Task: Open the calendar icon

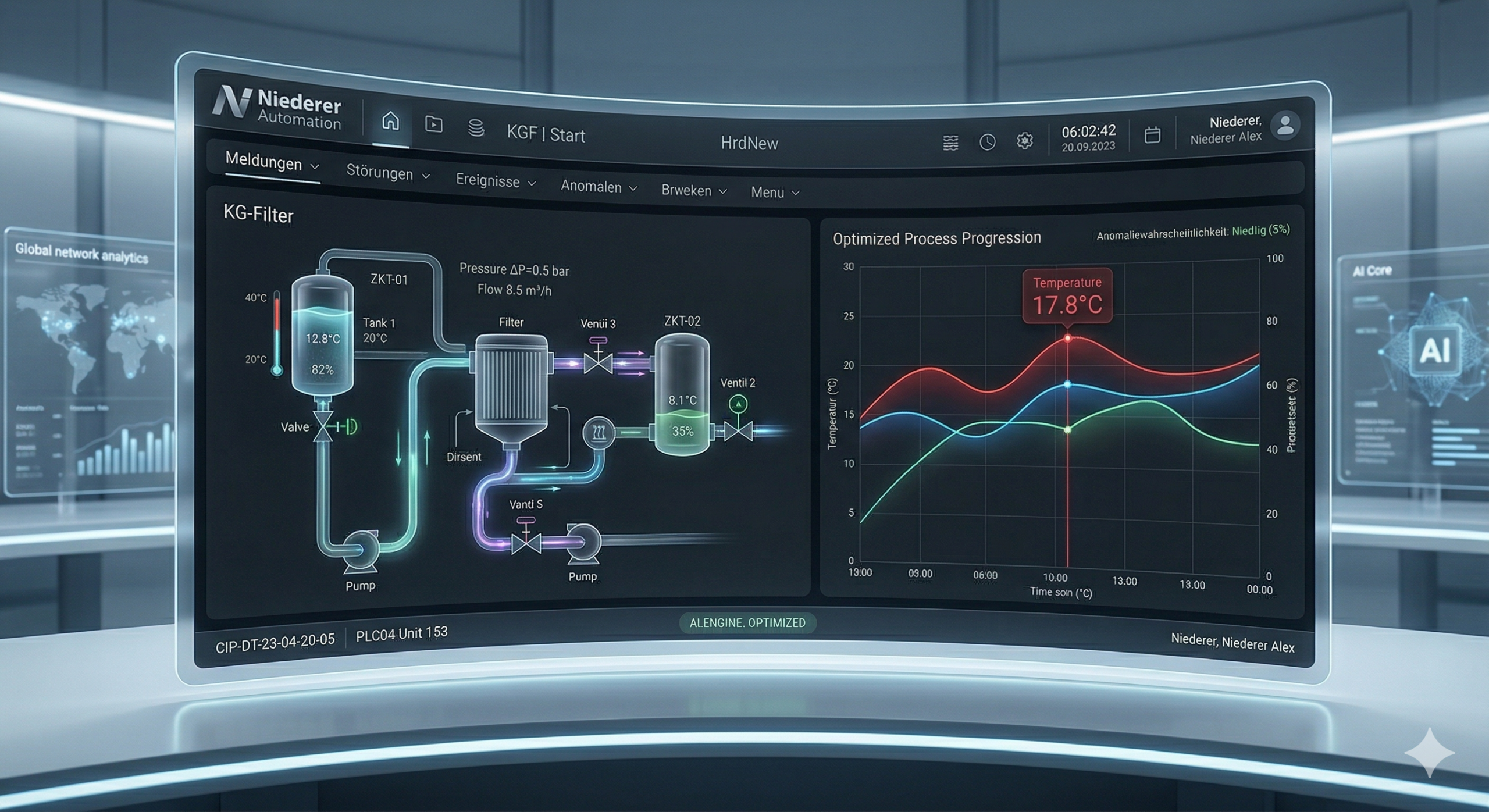Action: click(x=1152, y=135)
